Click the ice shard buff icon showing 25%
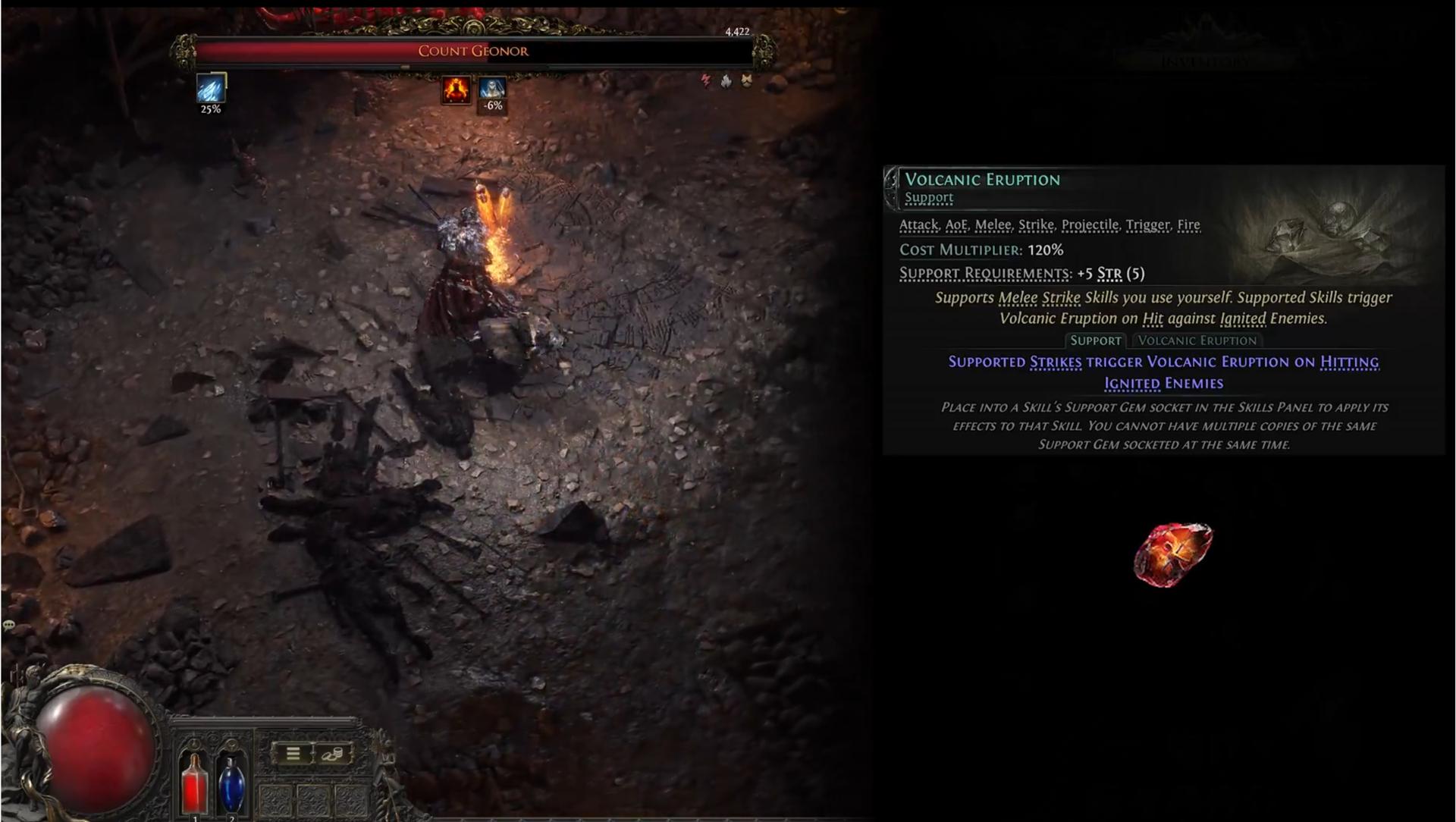1456x822 pixels. coord(211,89)
